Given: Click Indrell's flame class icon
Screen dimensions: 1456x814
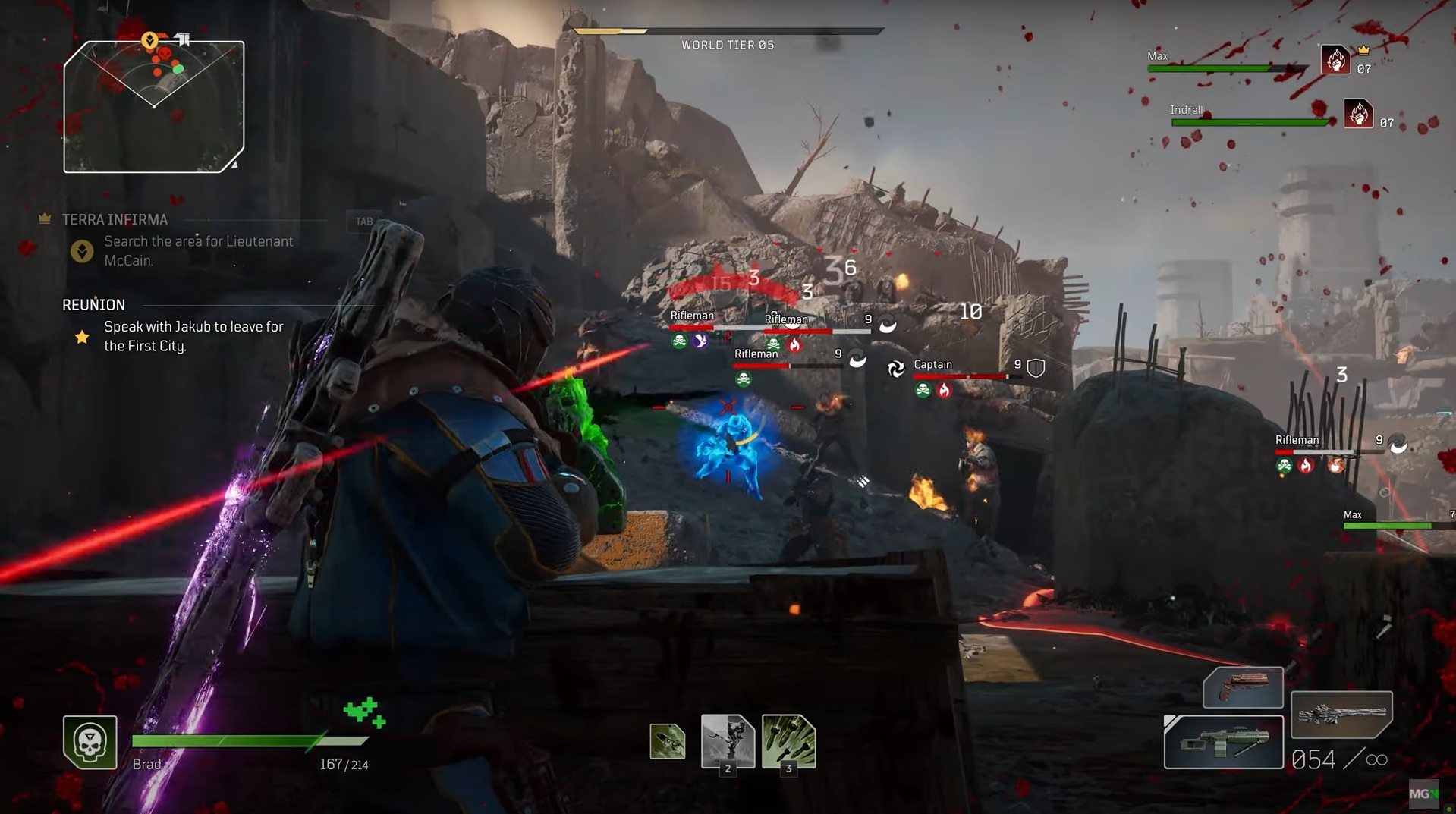Looking at the screenshot, I should pos(1358,114).
